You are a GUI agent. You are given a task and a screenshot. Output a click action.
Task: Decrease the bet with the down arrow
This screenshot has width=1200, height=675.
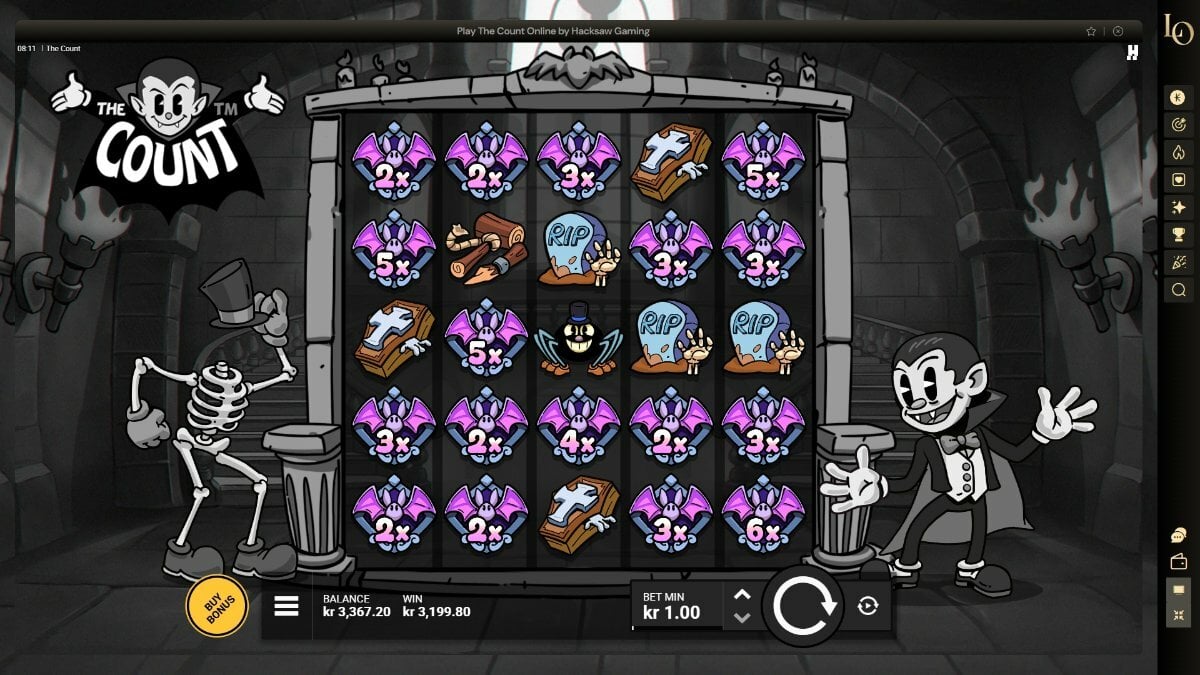tap(742, 617)
